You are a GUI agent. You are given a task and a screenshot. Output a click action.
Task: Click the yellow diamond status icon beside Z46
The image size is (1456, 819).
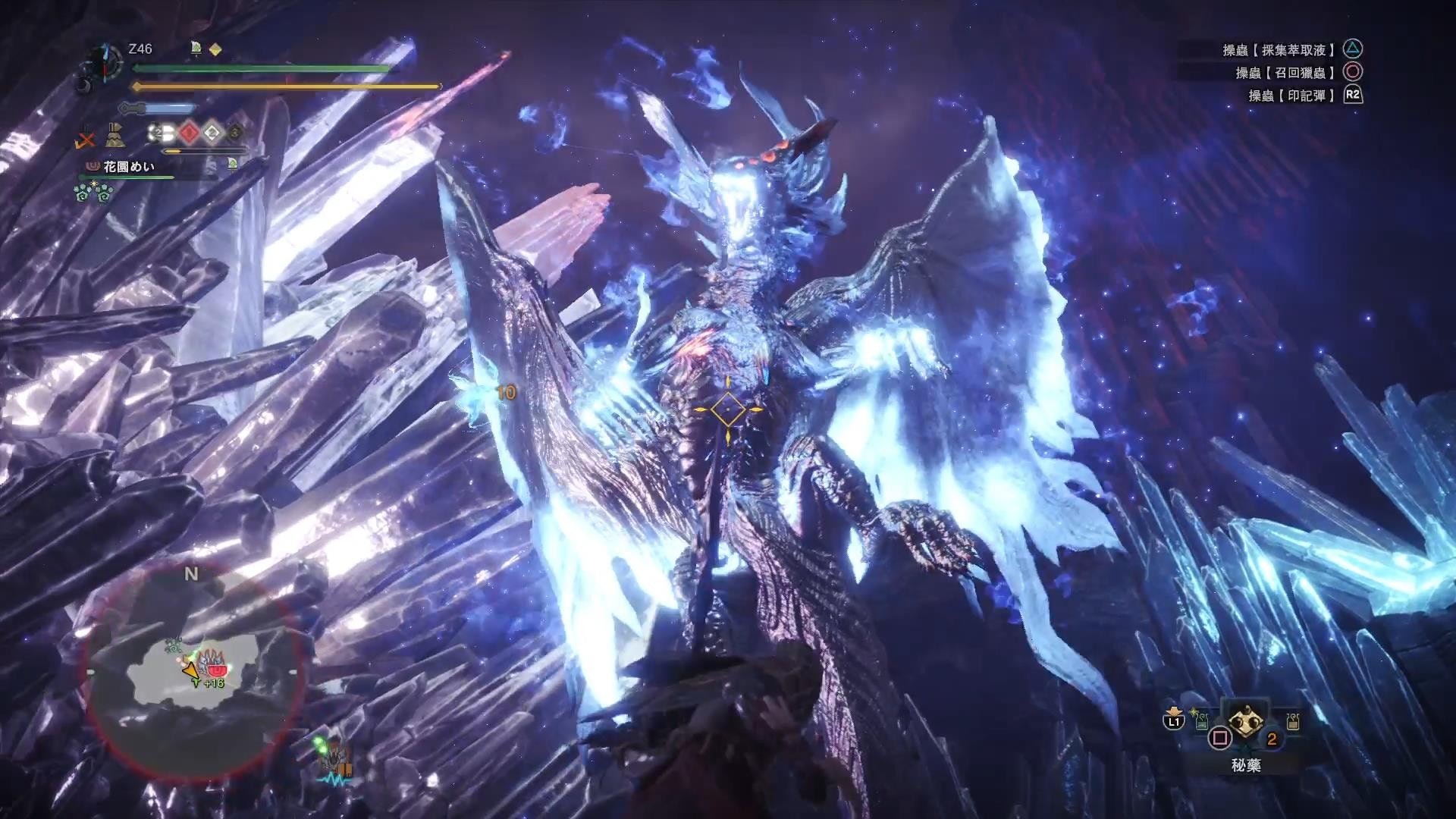tap(215, 49)
